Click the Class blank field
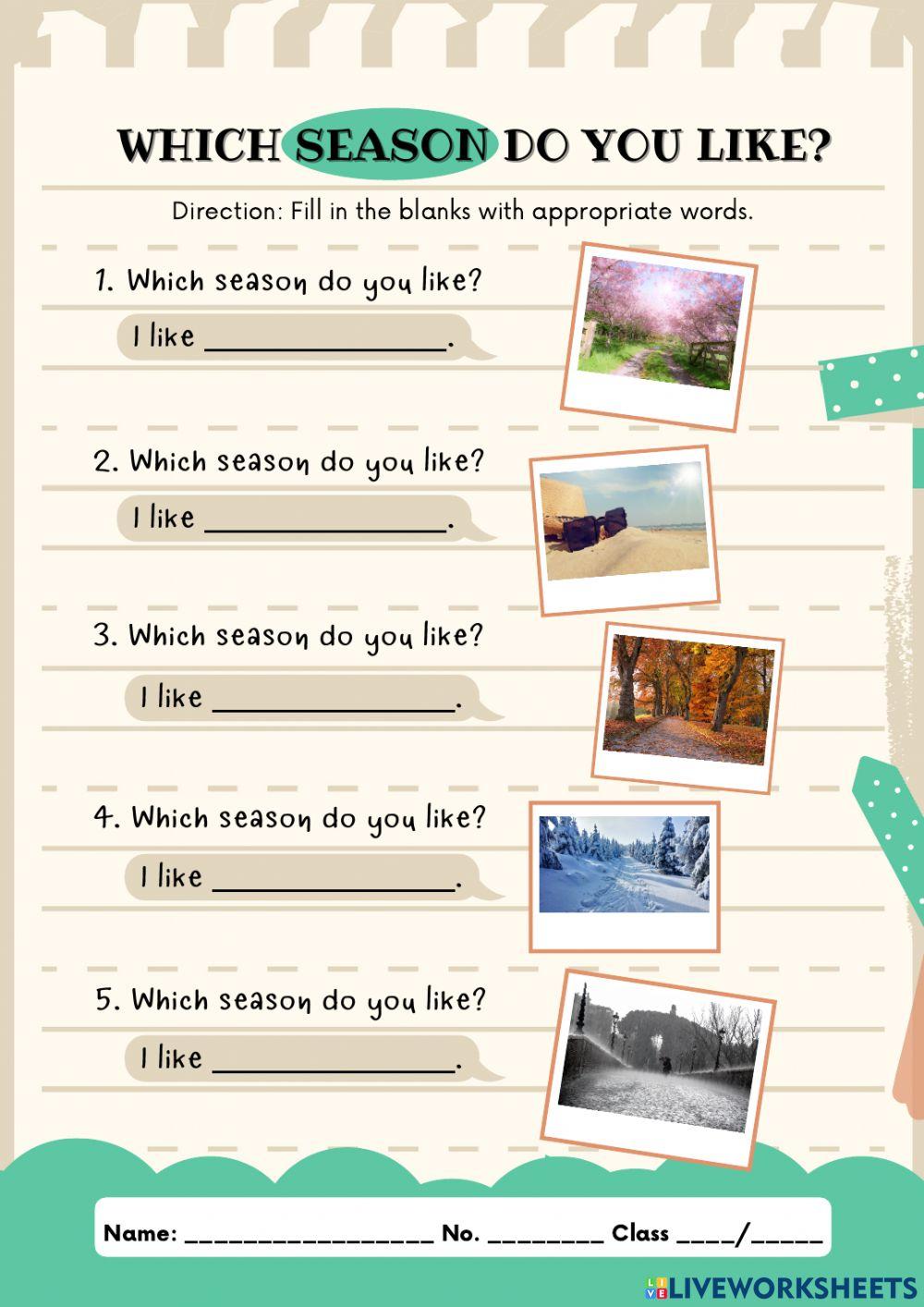Image resolution: width=924 pixels, height=1307 pixels. (x=749, y=1235)
